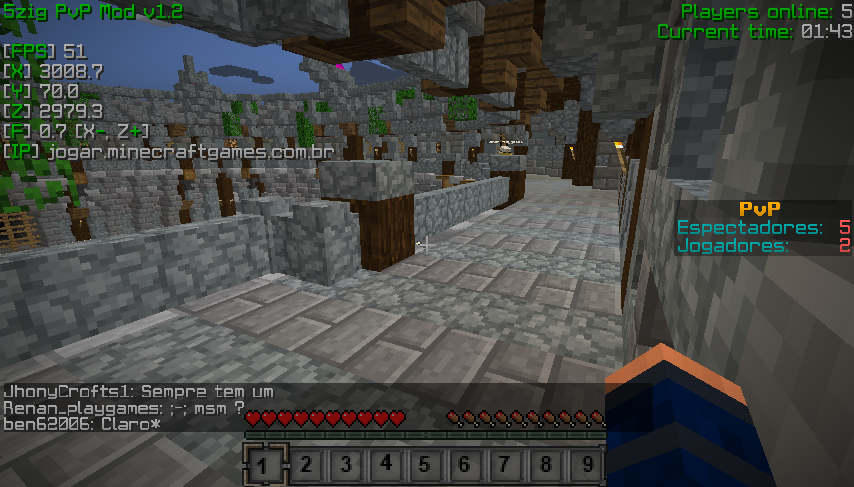
Task: Select the hotbar slot marked 5
Action: point(425,465)
